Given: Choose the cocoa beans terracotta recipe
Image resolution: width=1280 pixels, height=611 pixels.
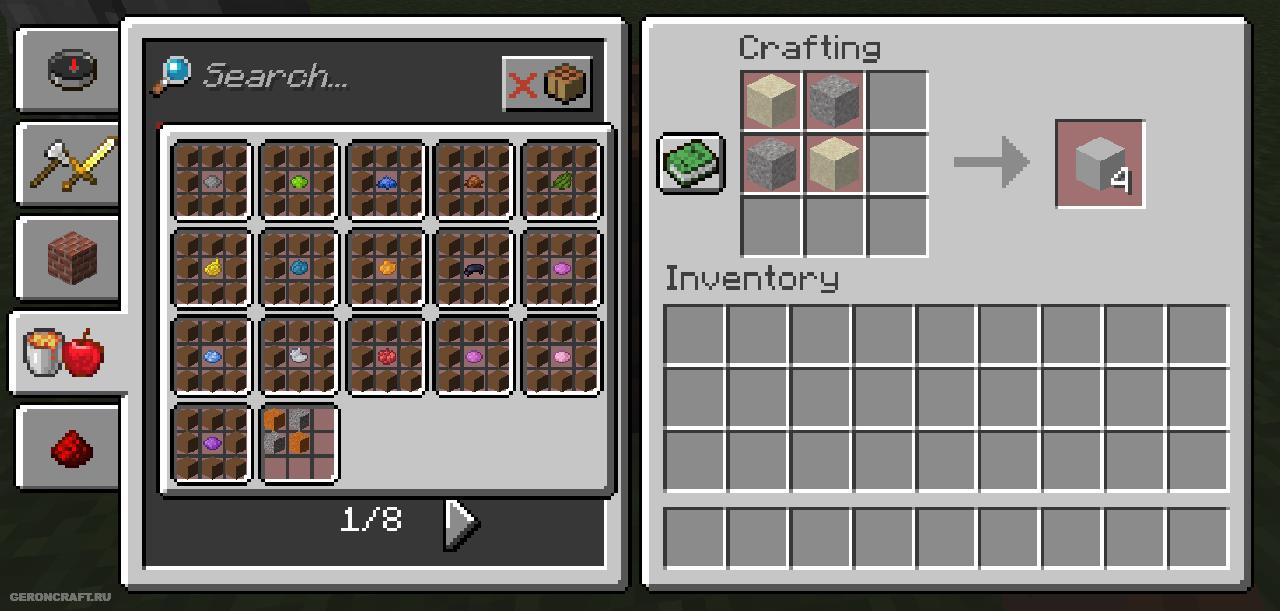Looking at the screenshot, I should tap(474, 181).
